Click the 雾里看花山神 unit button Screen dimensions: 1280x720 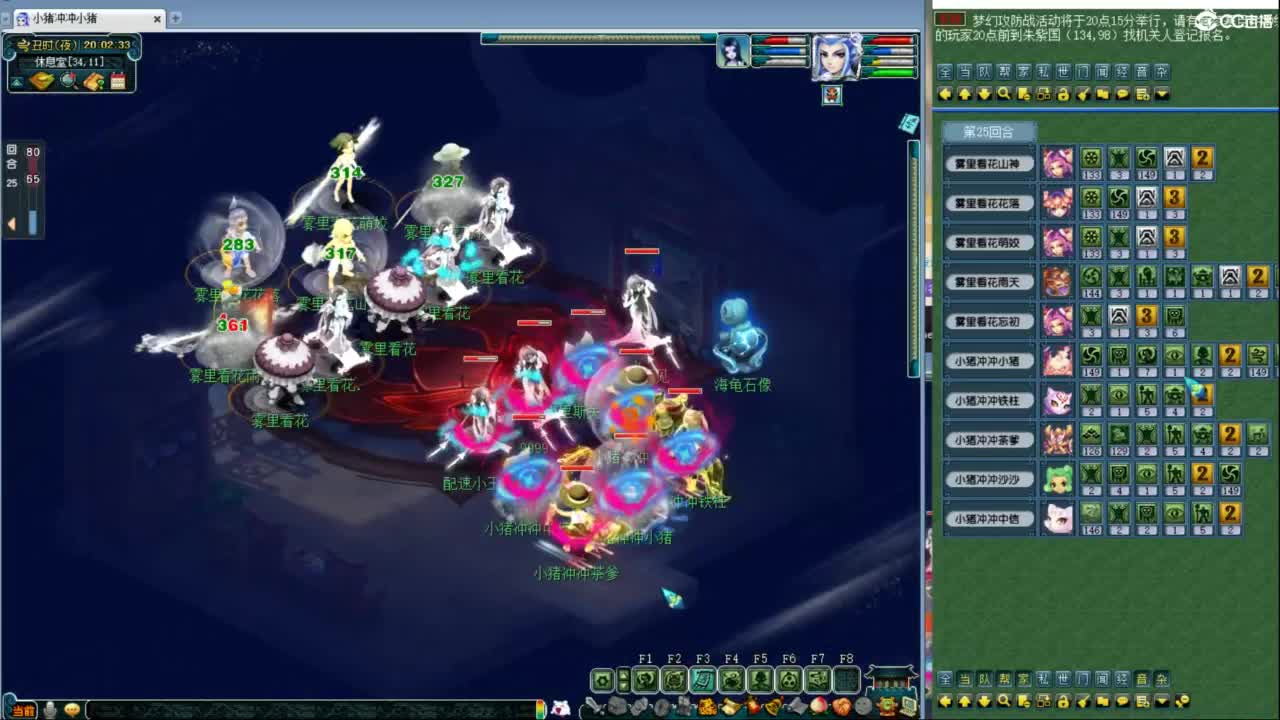[988, 163]
